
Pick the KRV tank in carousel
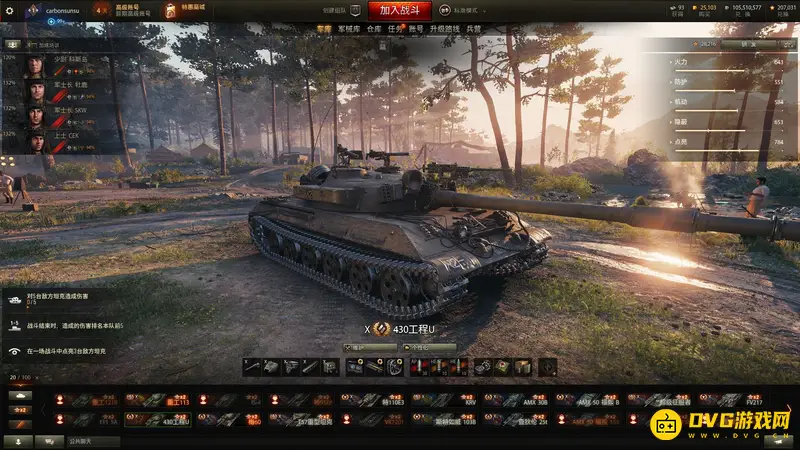click(x=447, y=399)
